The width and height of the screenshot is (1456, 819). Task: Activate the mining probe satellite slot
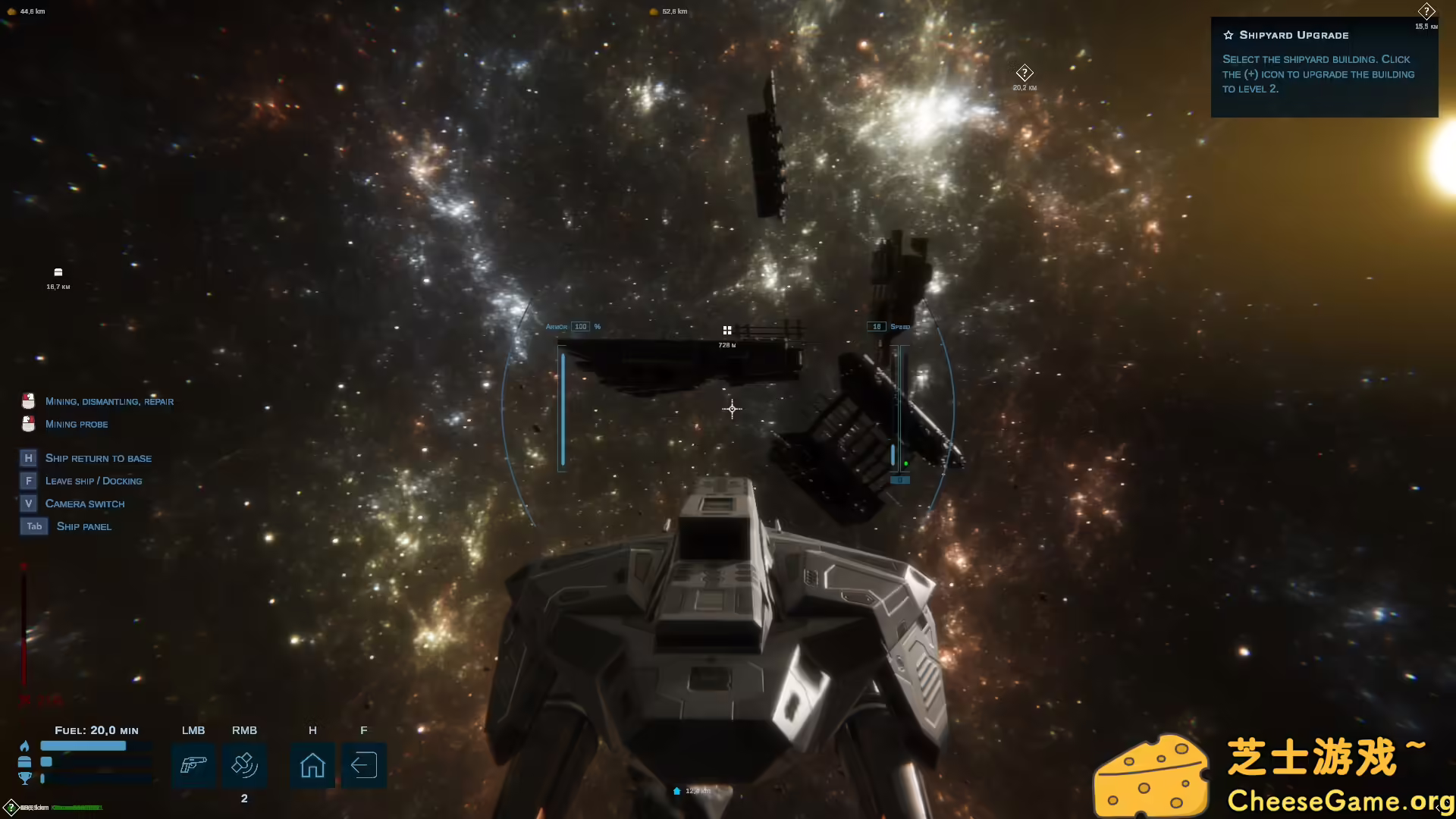click(x=244, y=764)
